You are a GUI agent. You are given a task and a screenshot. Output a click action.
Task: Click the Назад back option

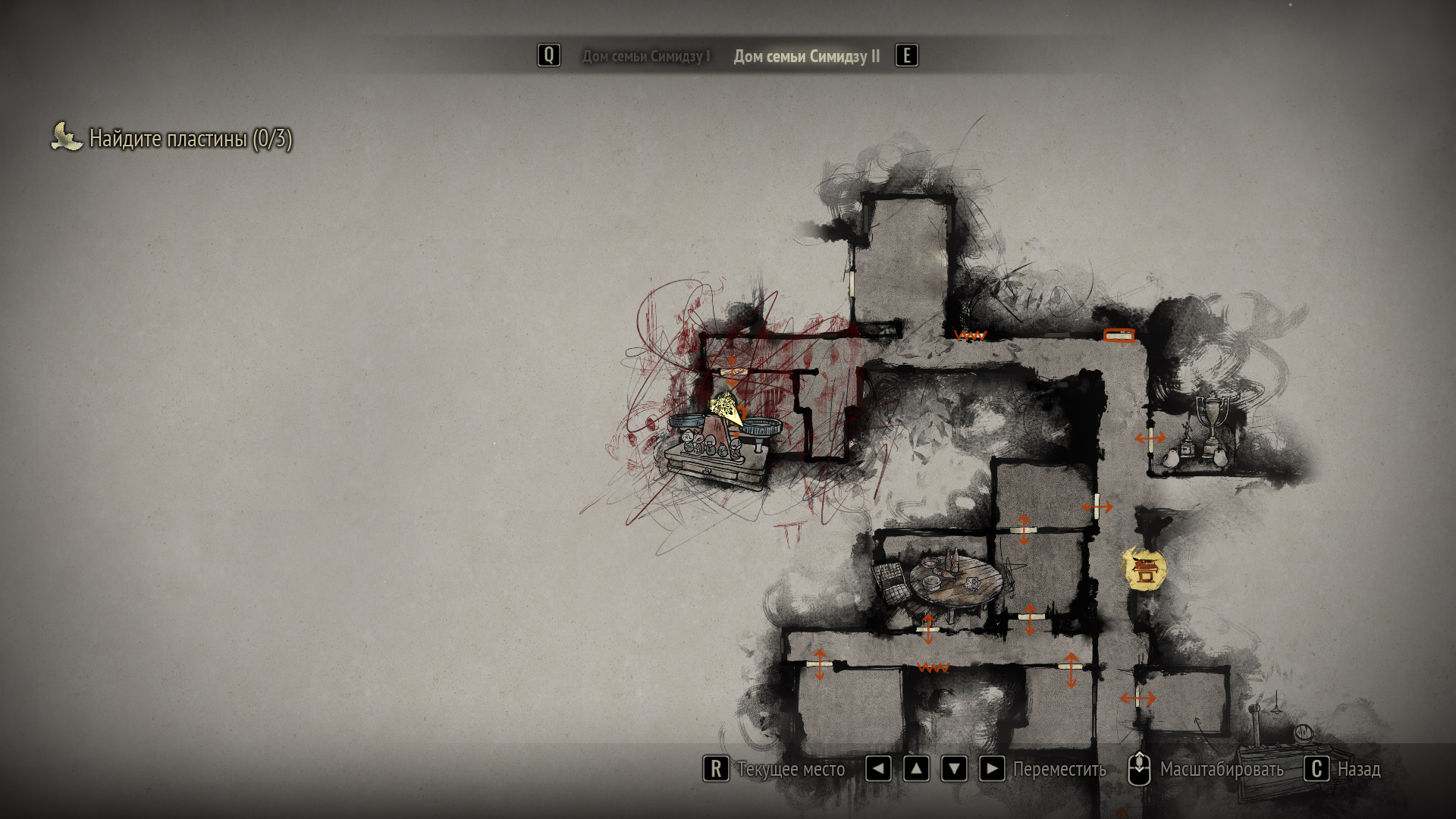[x=1357, y=769]
